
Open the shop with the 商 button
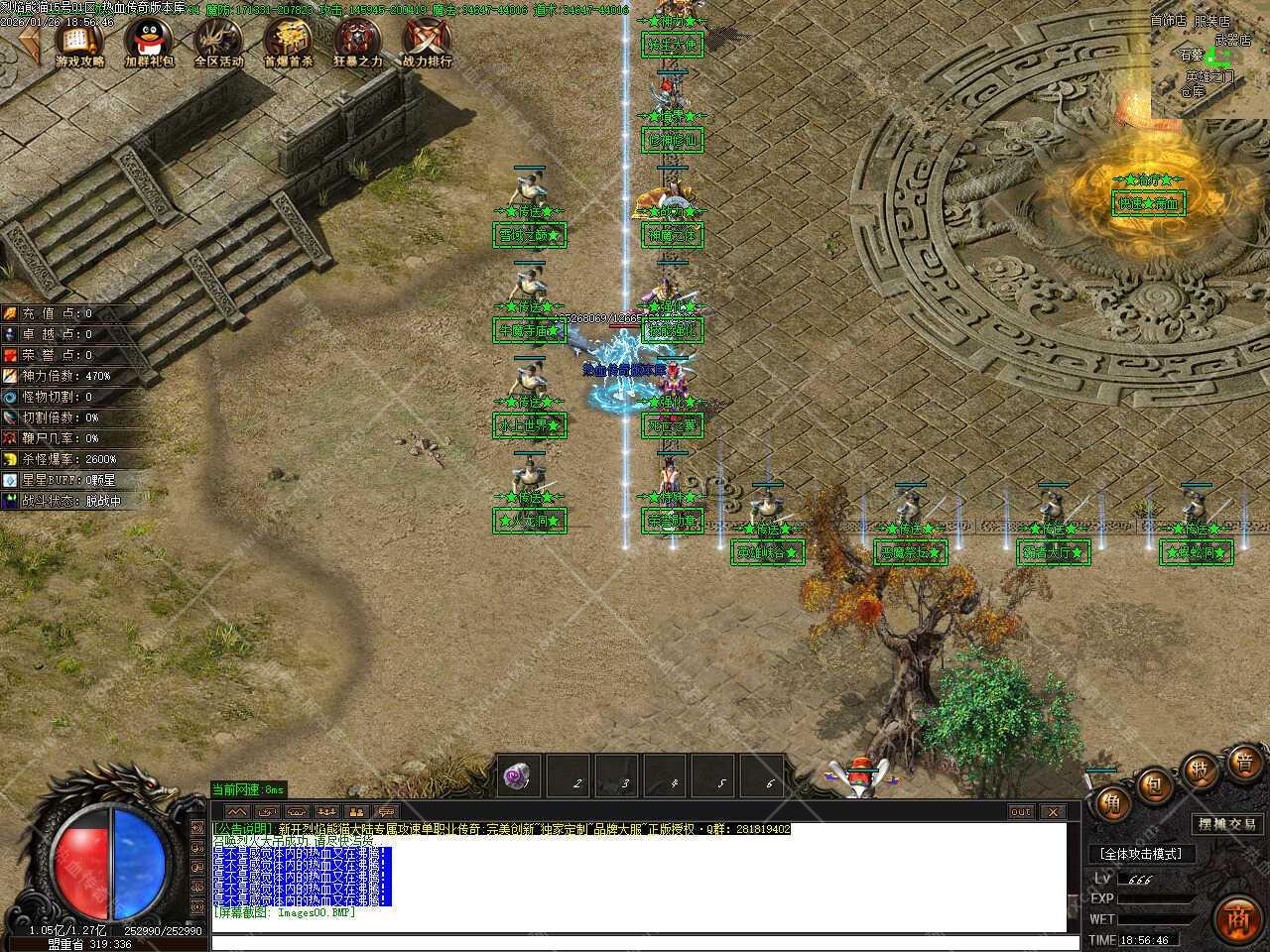(1236, 917)
